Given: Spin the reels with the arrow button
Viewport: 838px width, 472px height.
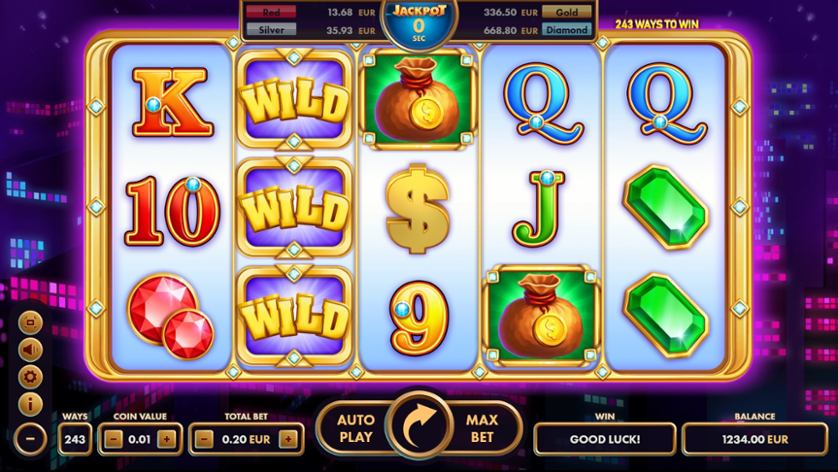Looking at the screenshot, I should coord(419,428).
